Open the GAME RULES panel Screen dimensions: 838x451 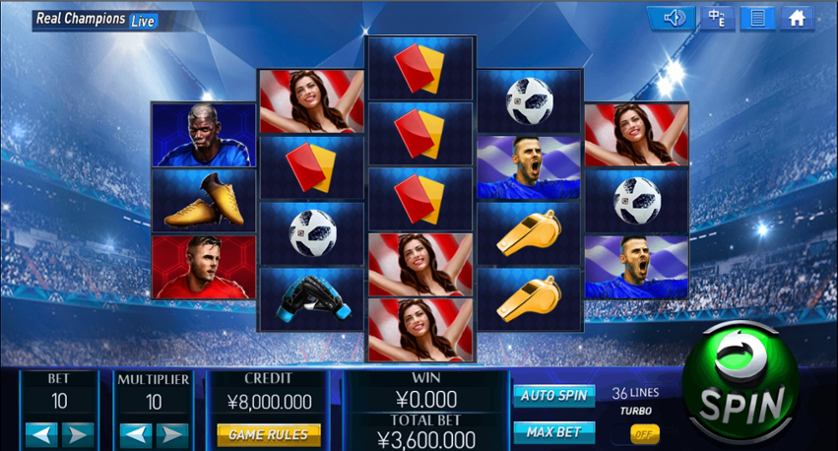(x=268, y=434)
